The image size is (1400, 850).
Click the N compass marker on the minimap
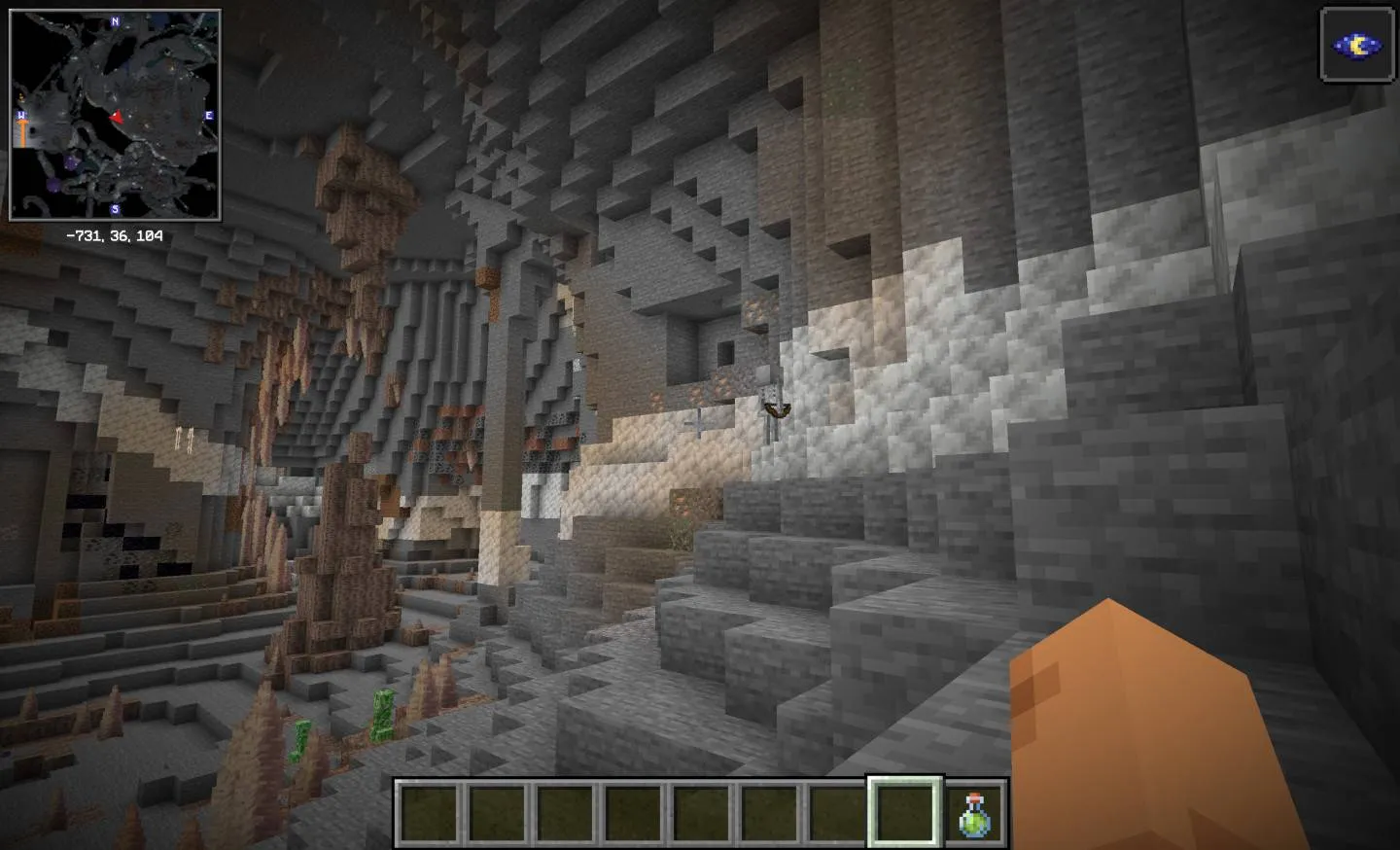[114, 20]
